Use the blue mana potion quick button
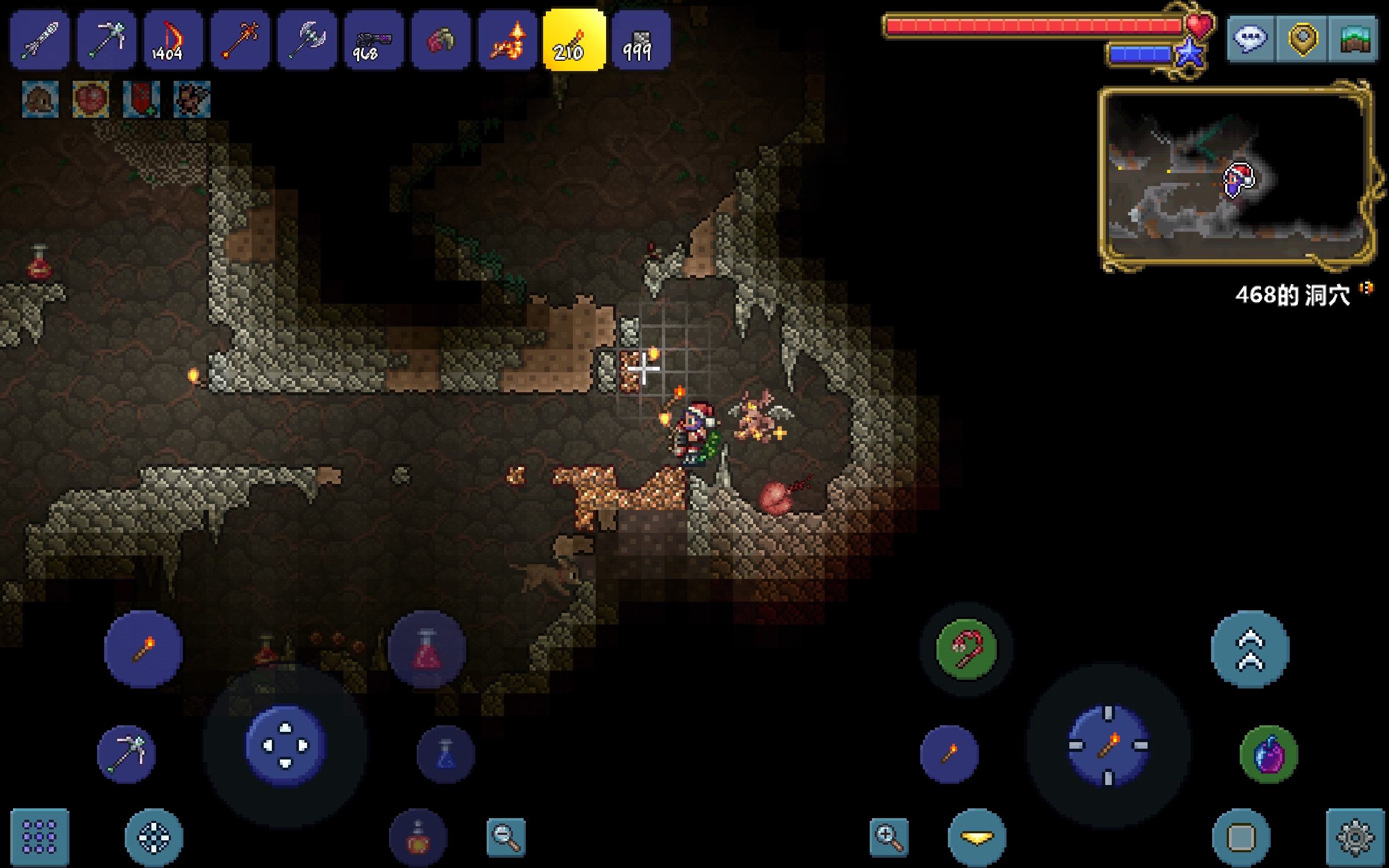 [446, 754]
